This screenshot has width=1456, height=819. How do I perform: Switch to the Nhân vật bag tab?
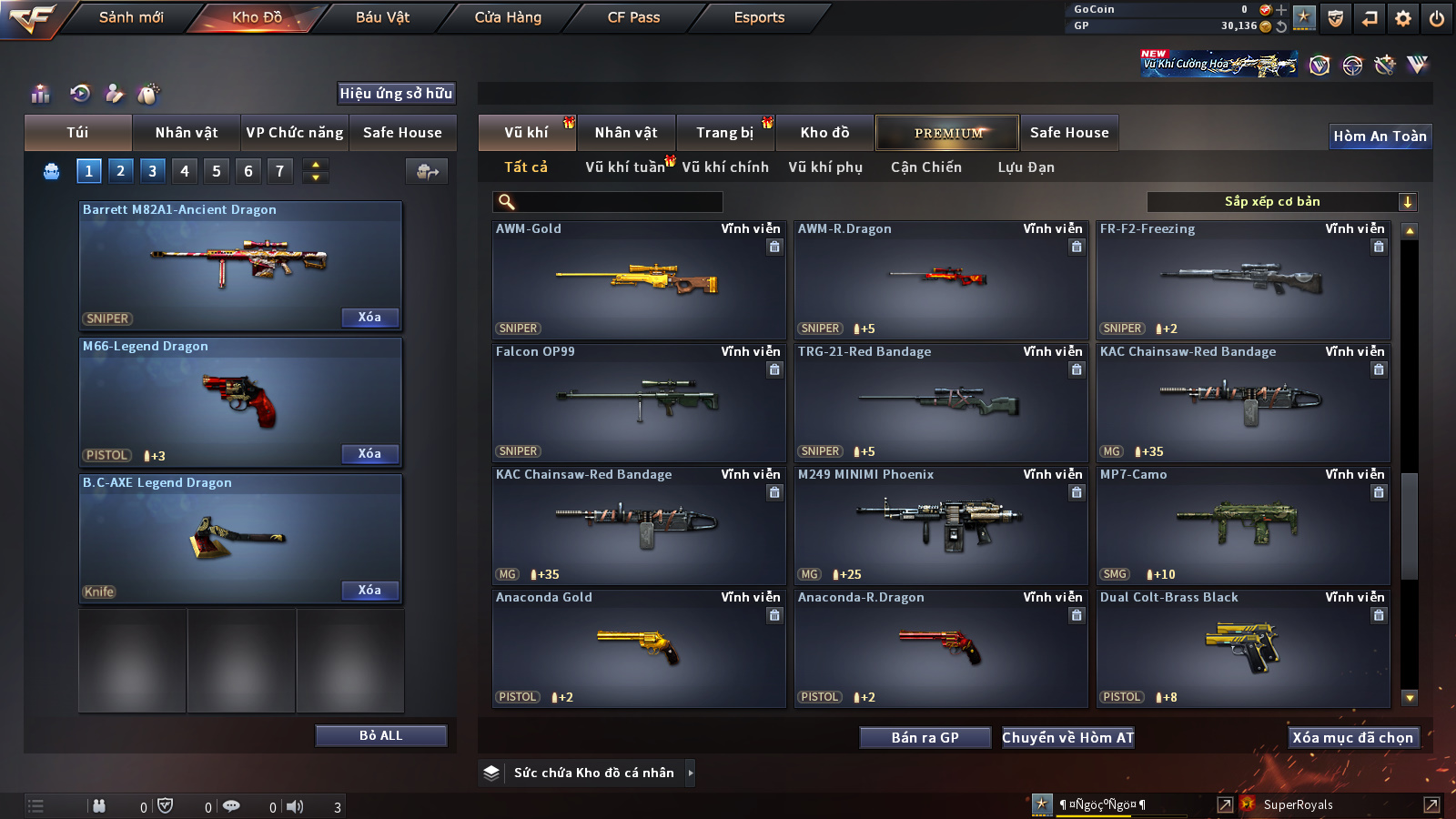[187, 133]
